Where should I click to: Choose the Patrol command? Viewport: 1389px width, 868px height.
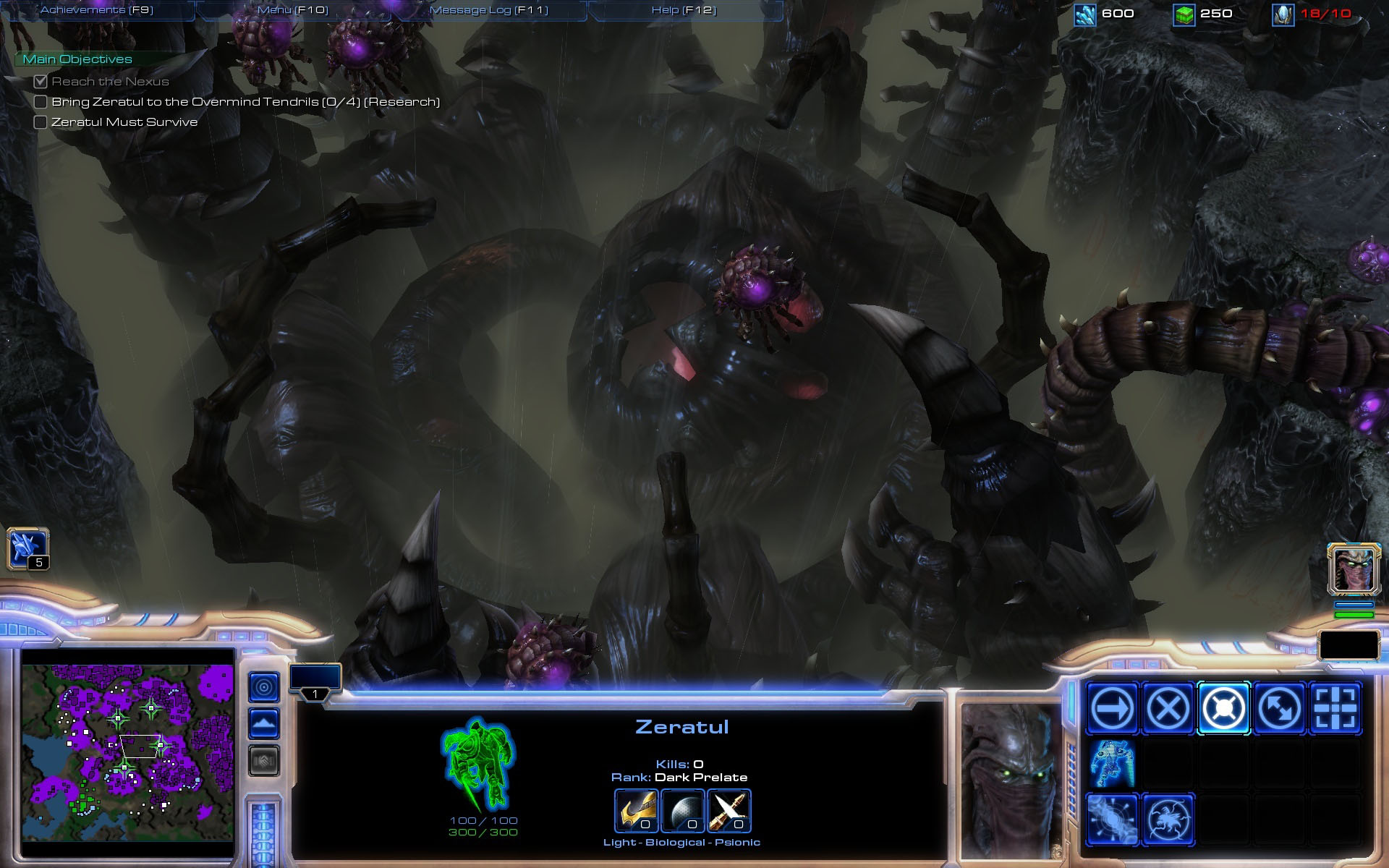pos(1279,708)
